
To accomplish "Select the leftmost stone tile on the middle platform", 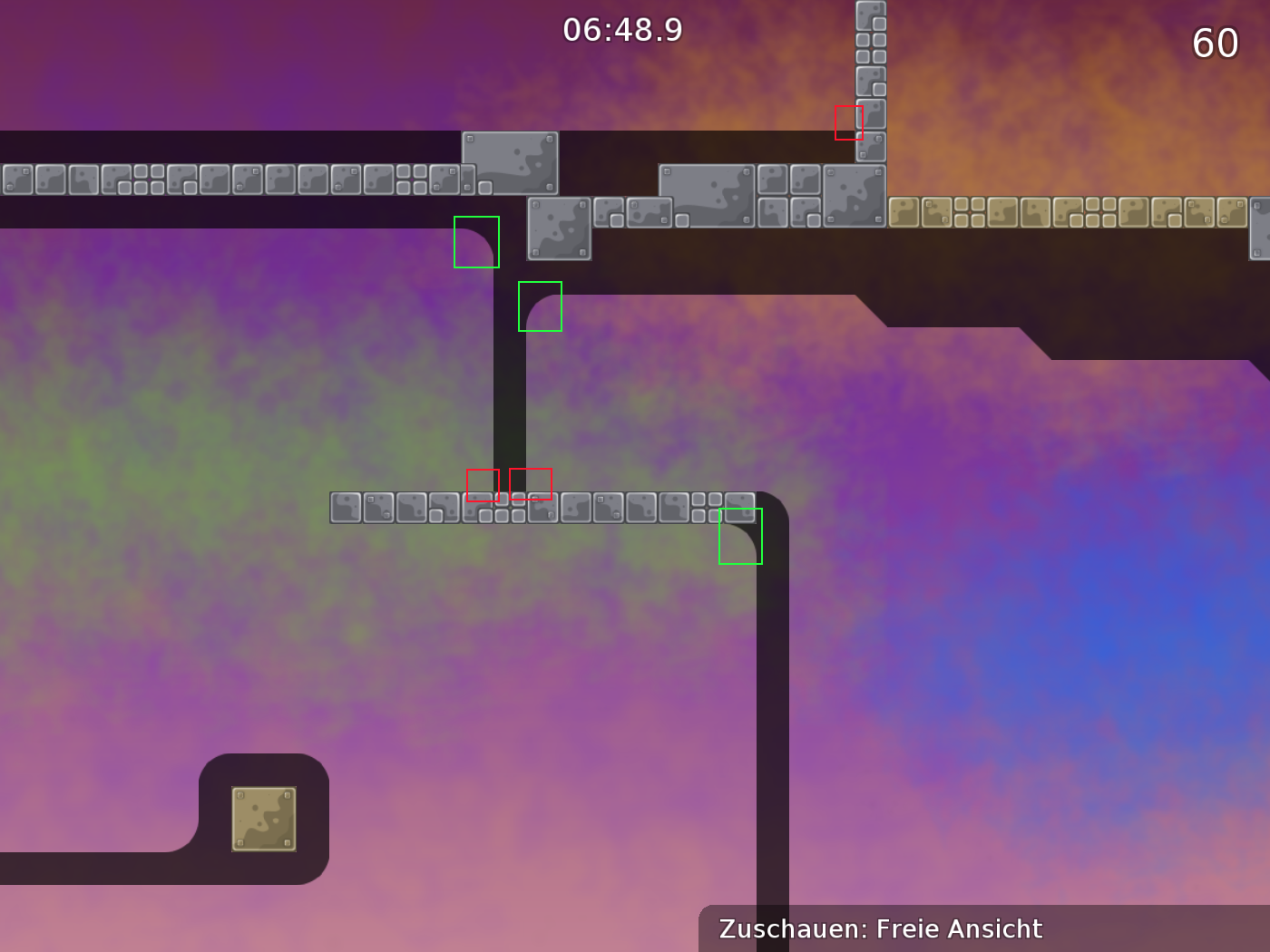I will point(345,508).
